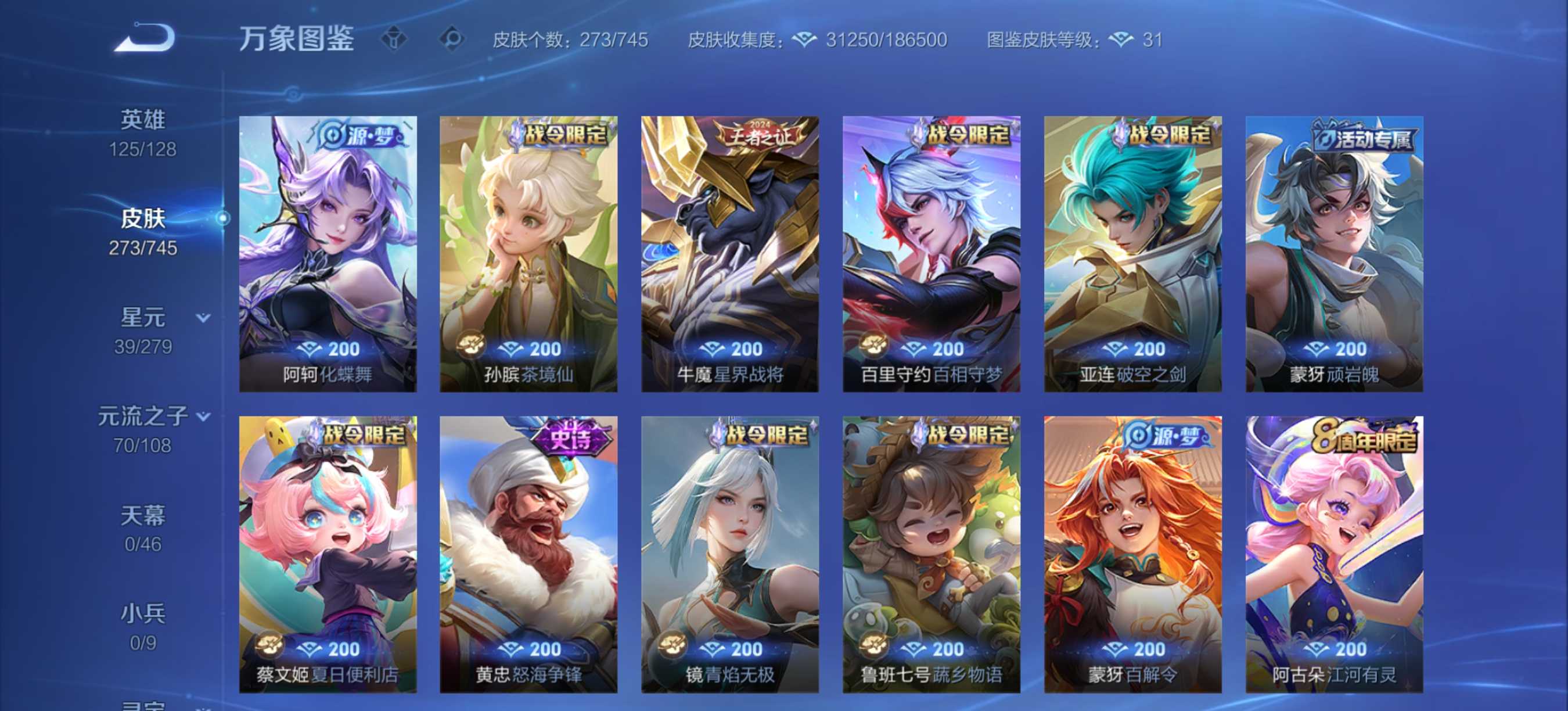Click the filter icon next to the page title
1568x711 pixels.
394,39
